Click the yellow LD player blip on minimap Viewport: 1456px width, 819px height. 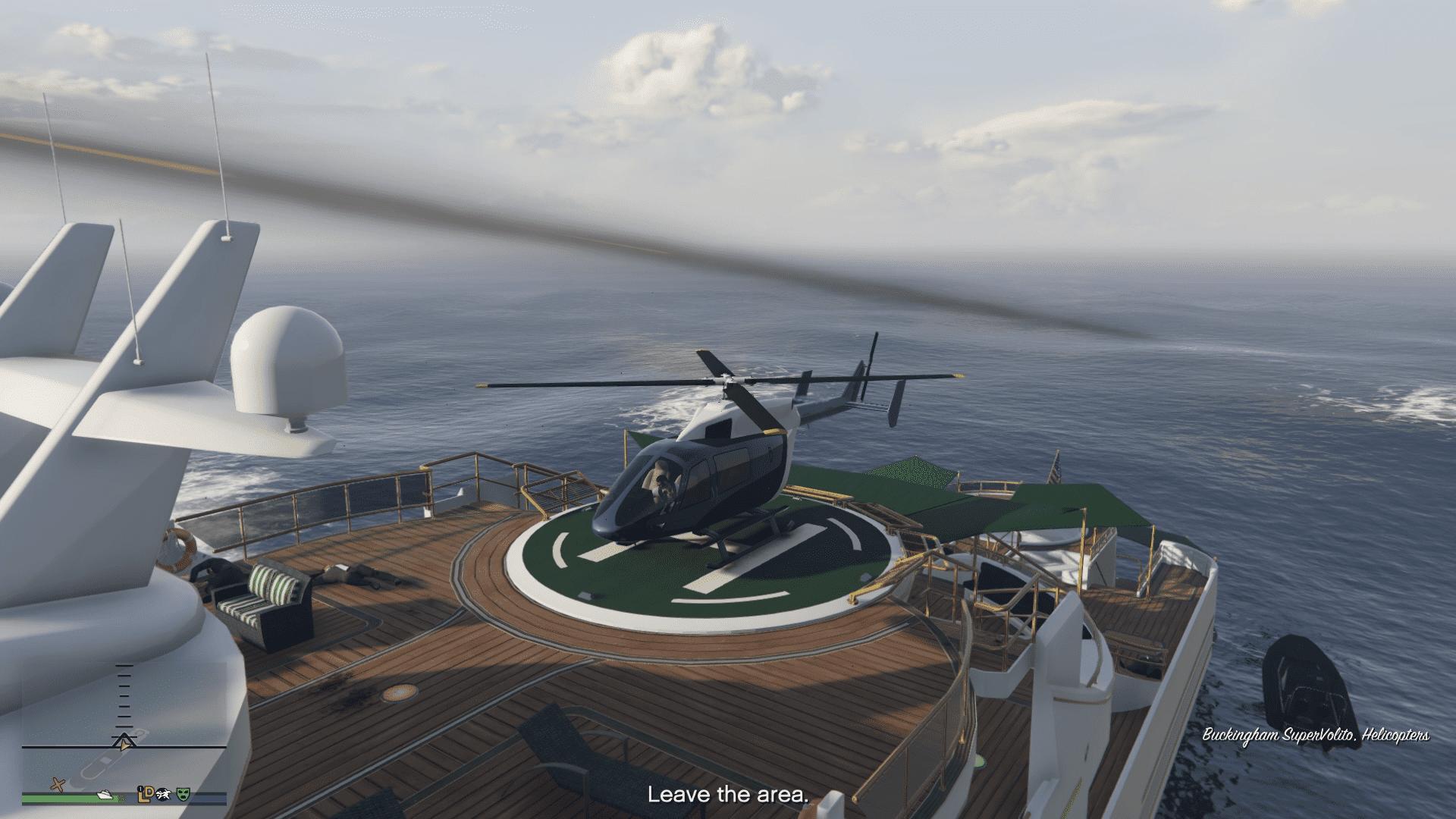pyautogui.click(x=144, y=795)
